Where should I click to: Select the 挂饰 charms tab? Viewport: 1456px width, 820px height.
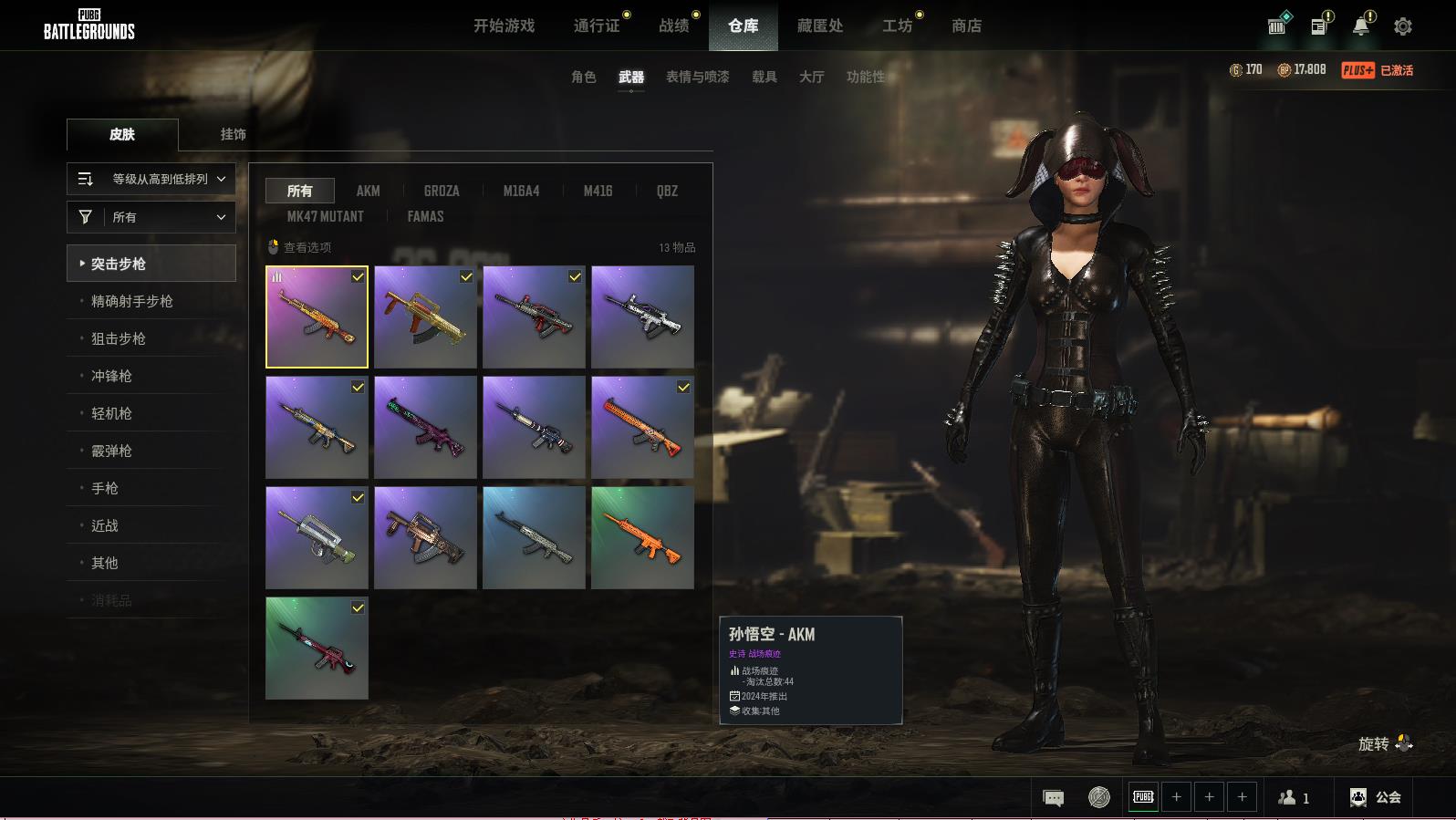[x=233, y=134]
